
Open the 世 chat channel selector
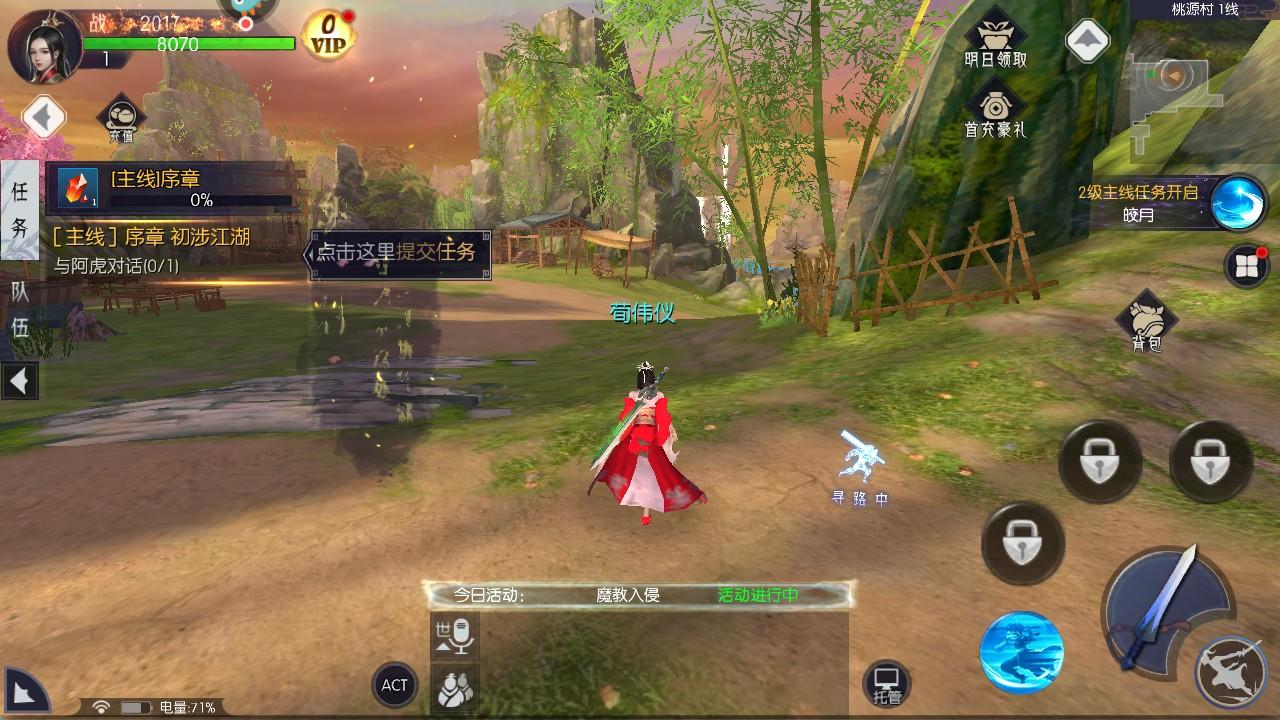coord(440,632)
